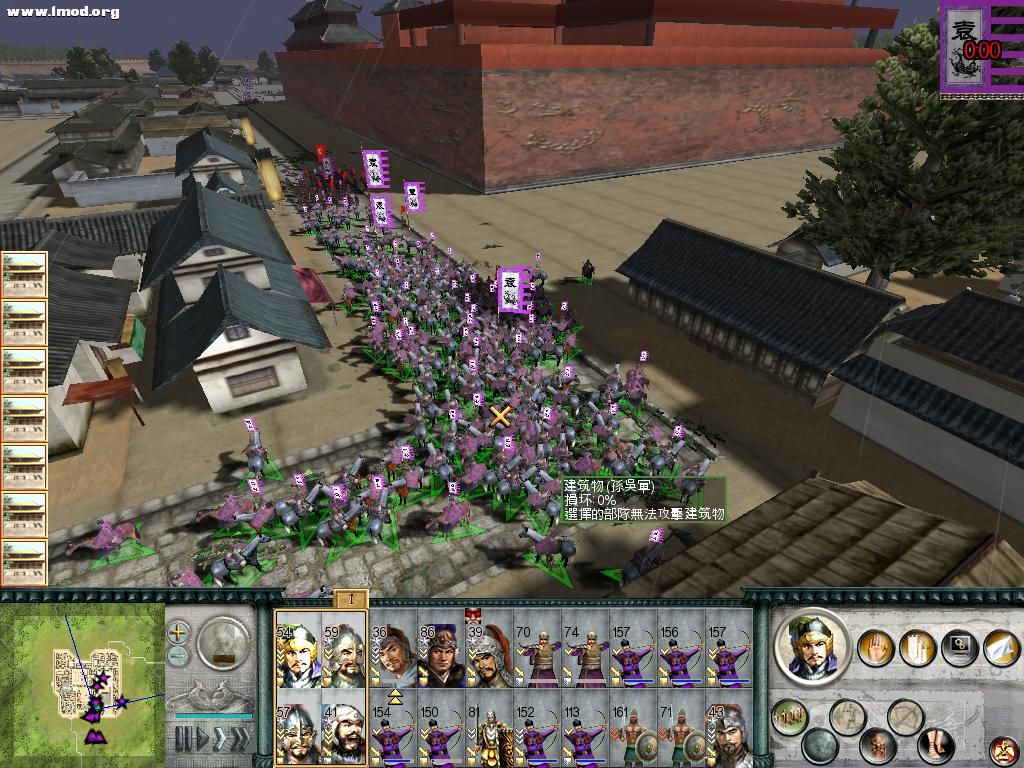Zoom out the minimap with minus button
This screenshot has width=1024, height=768.
tap(178, 657)
